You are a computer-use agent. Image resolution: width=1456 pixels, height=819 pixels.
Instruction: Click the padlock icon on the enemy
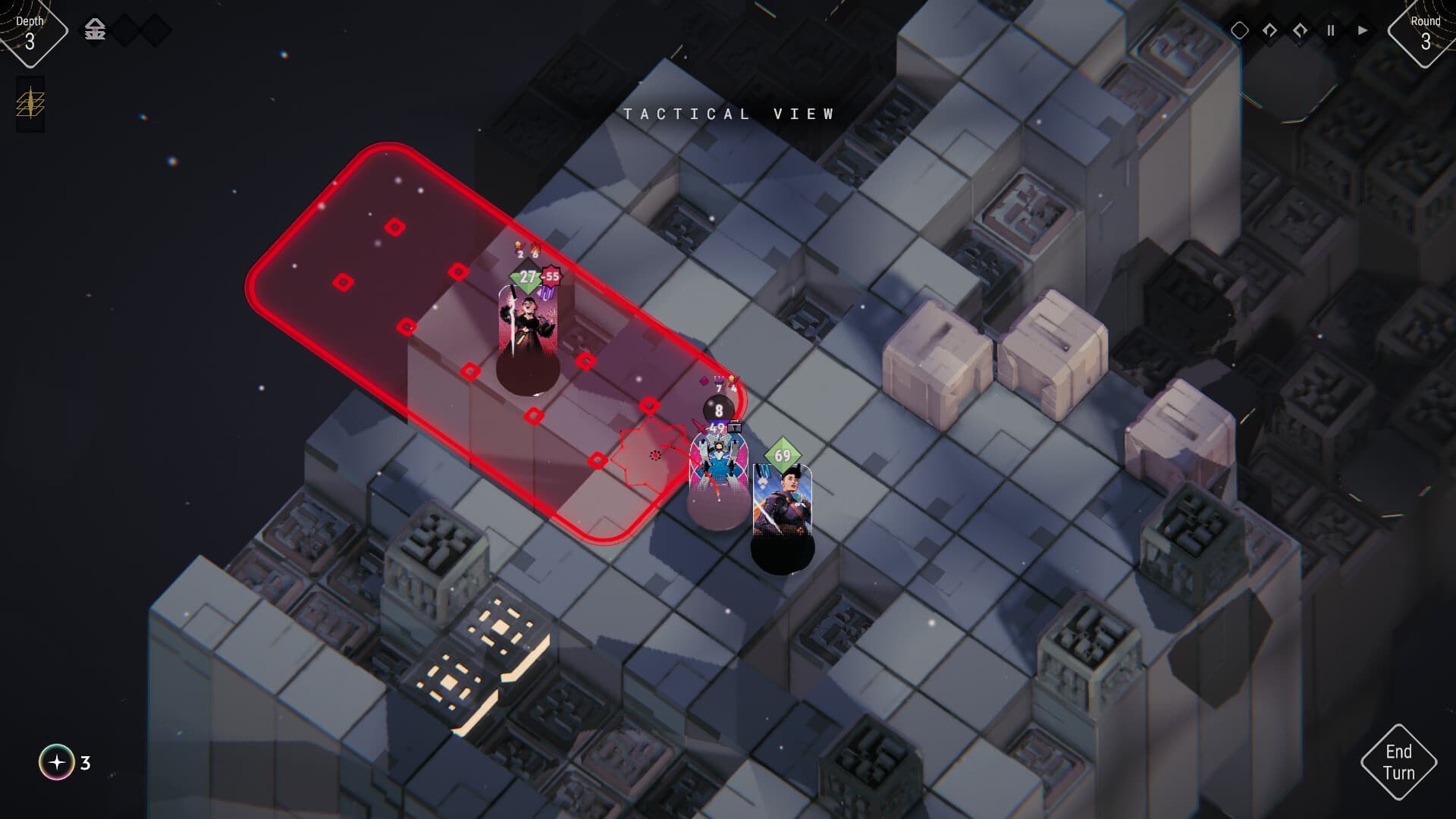pos(735,428)
